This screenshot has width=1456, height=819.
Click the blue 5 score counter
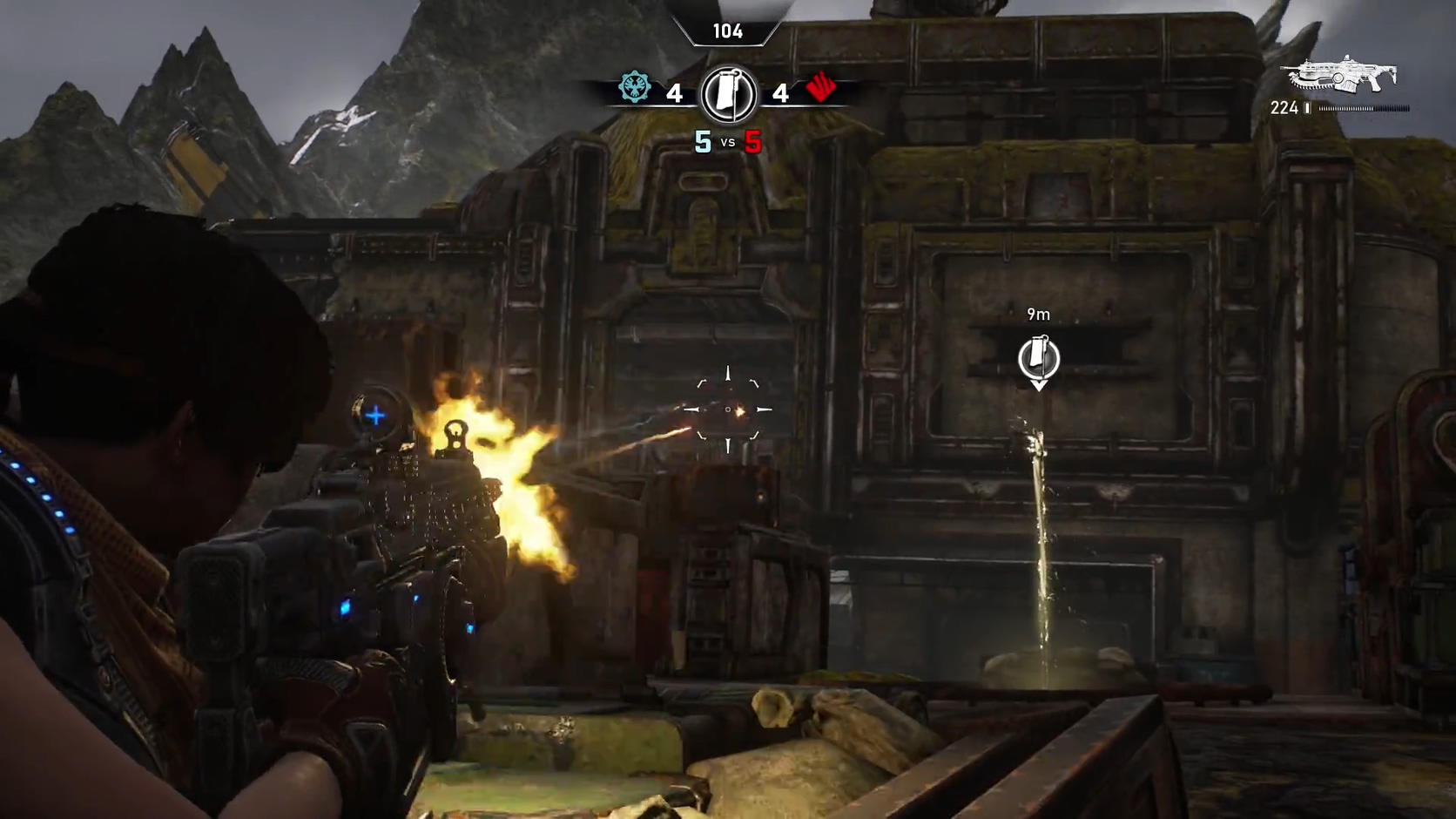[702, 142]
